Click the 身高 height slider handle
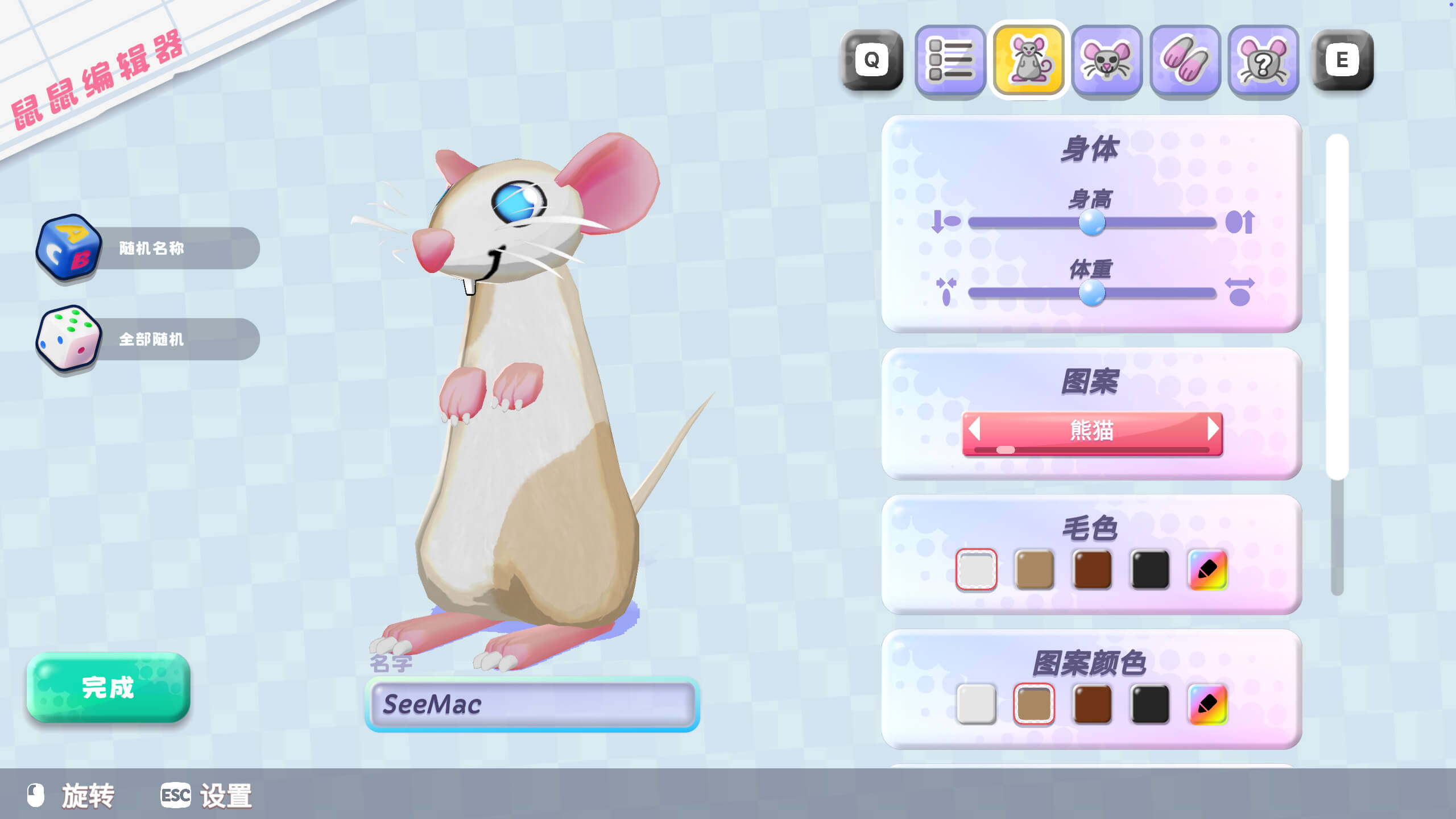This screenshot has height=819, width=1456. tap(1092, 222)
